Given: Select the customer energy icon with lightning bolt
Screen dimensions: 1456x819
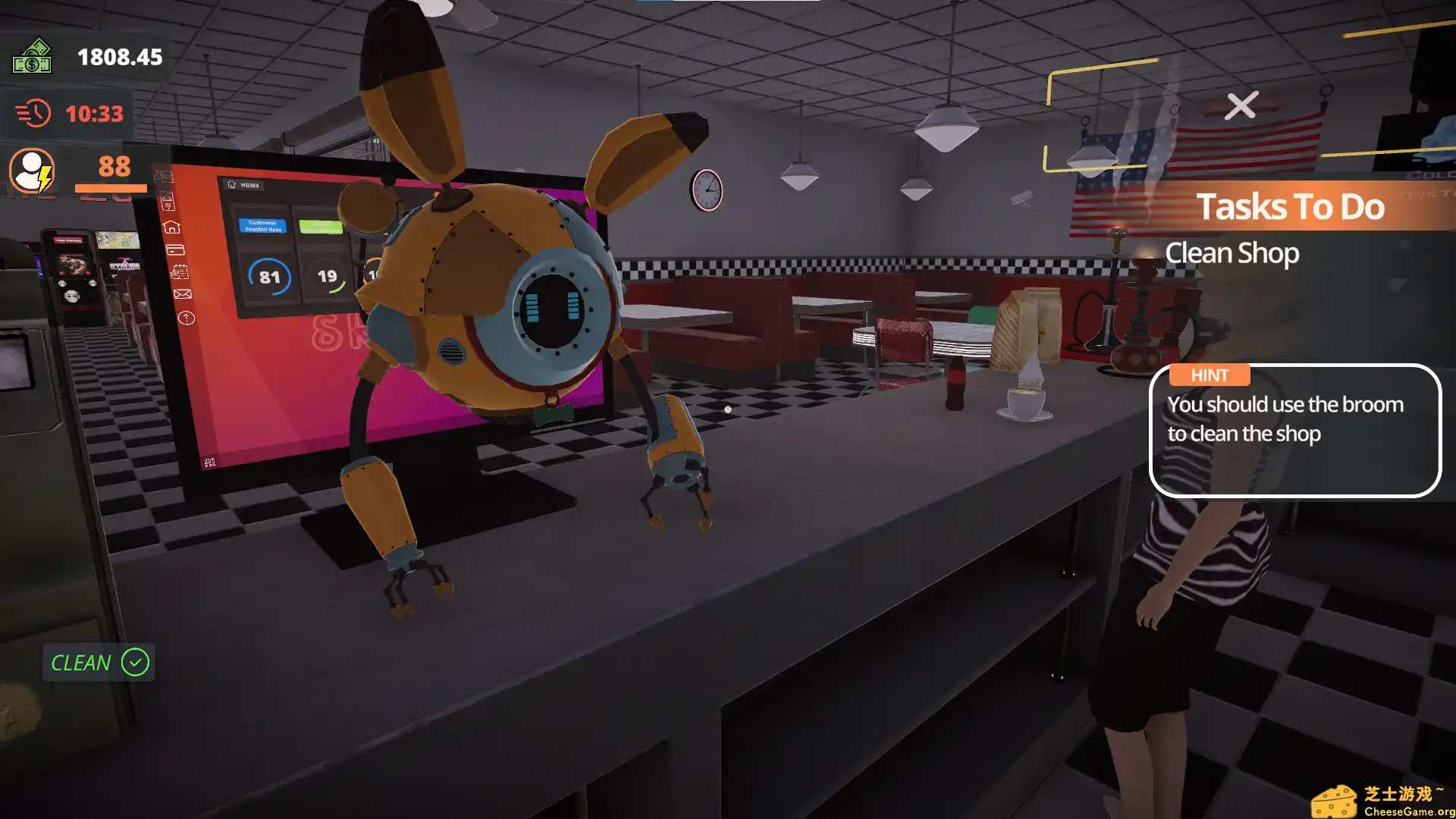Looking at the screenshot, I should pyautogui.click(x=32, y=172).
